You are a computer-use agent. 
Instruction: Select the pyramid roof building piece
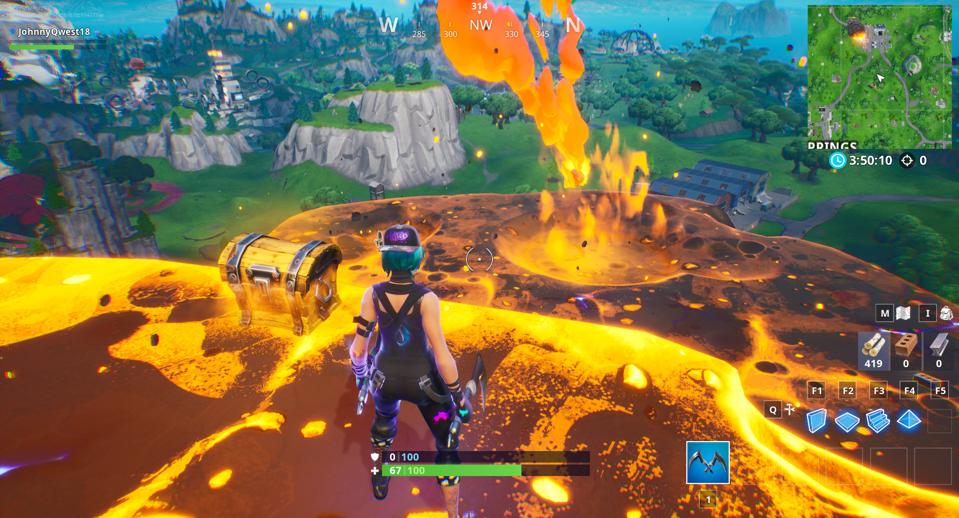(x=909, y=420)
